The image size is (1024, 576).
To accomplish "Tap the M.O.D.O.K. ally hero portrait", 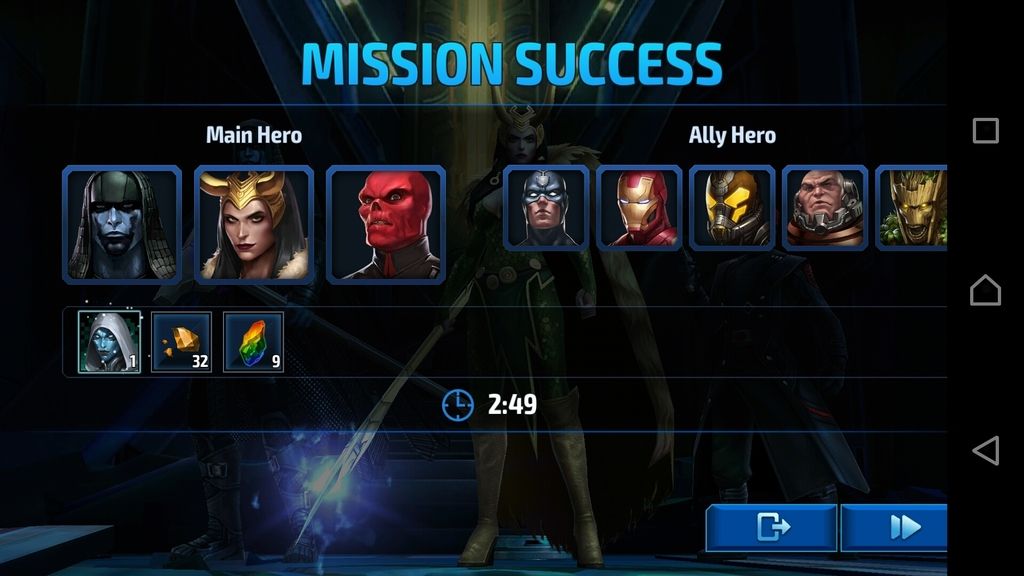I will [x=825, y=208].
